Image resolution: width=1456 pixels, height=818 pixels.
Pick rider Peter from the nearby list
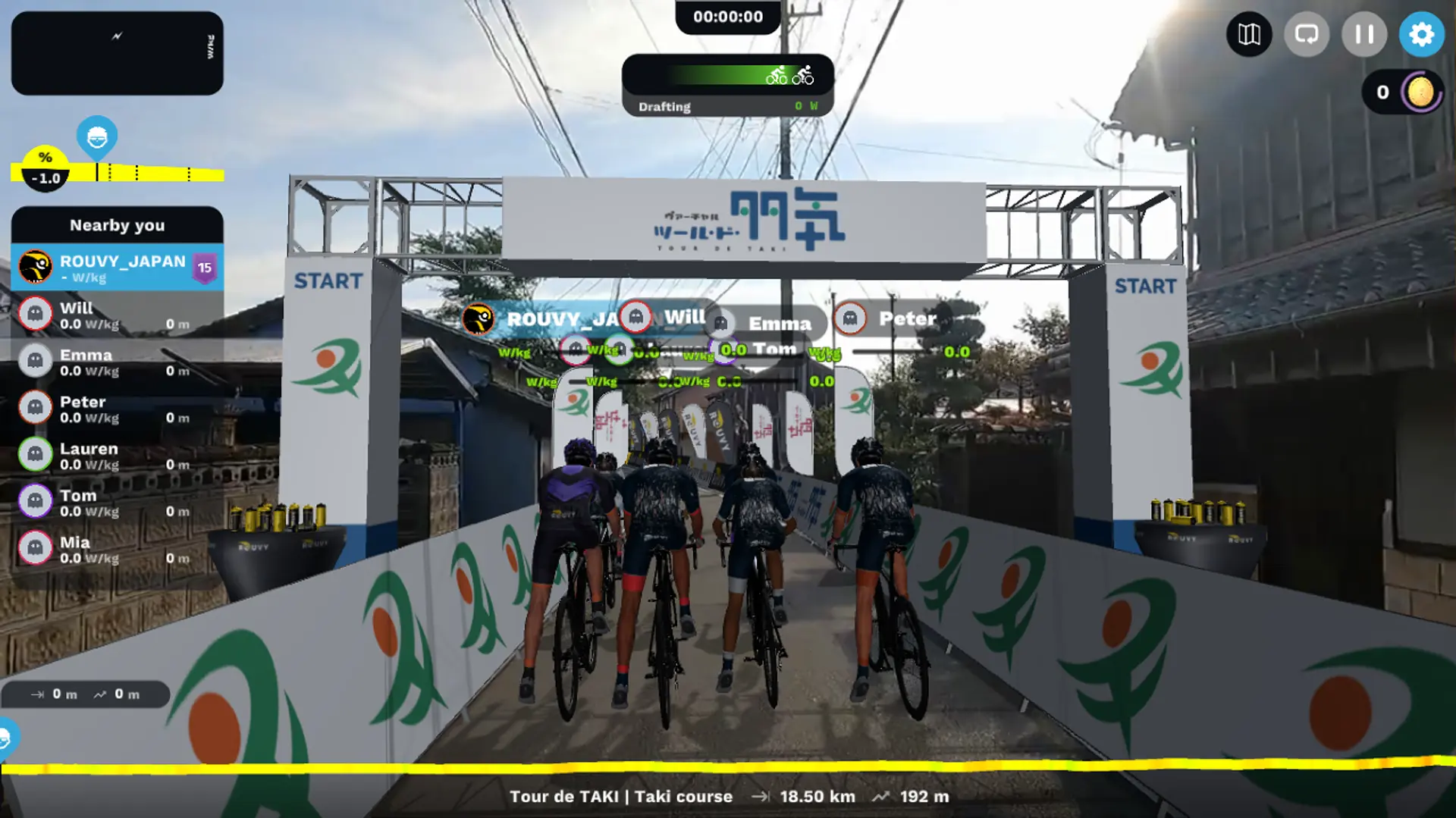(x=117, y=409)
